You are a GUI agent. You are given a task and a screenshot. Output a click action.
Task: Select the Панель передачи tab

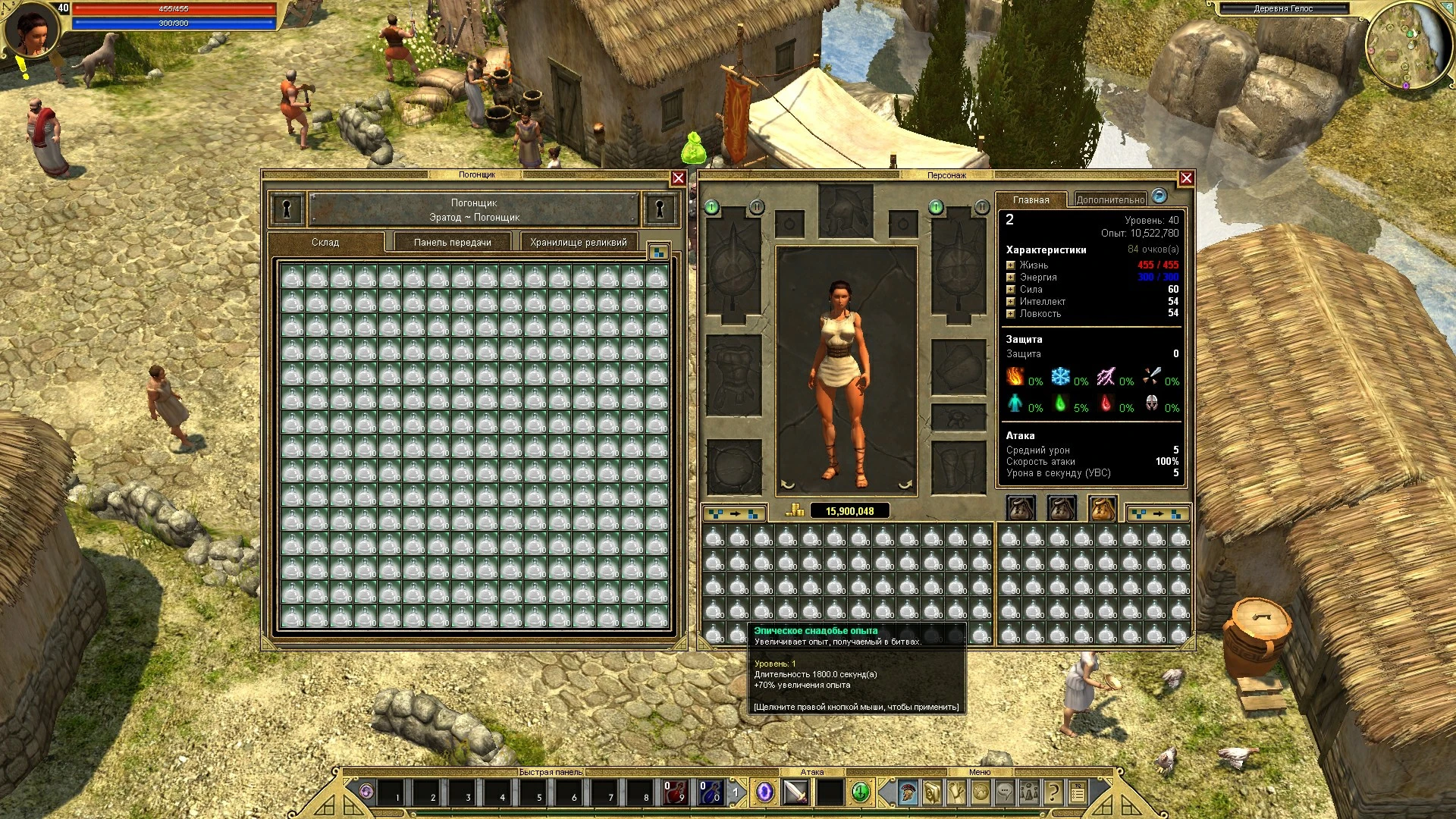point(452,242)
